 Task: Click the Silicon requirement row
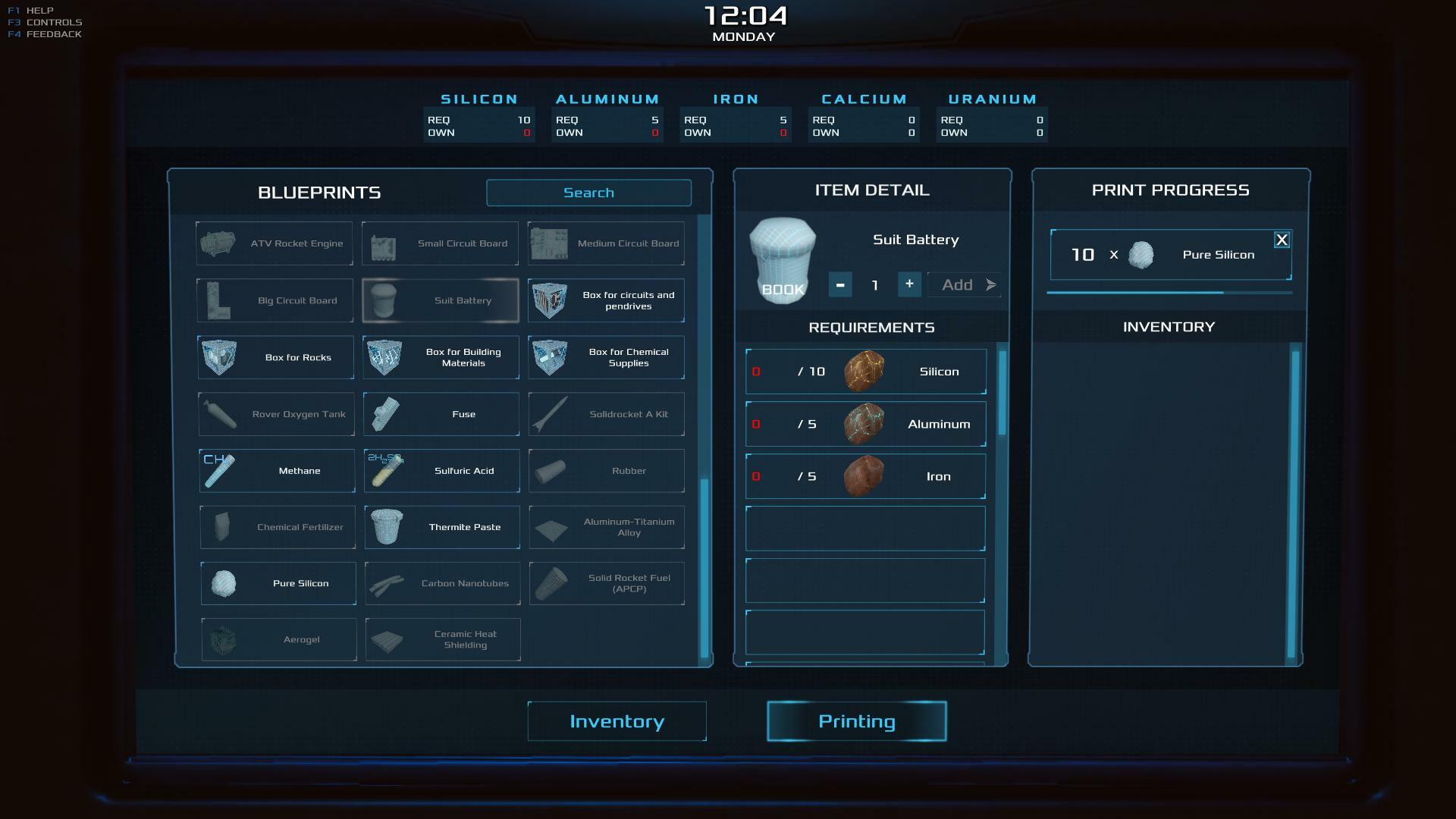point(865,372)
